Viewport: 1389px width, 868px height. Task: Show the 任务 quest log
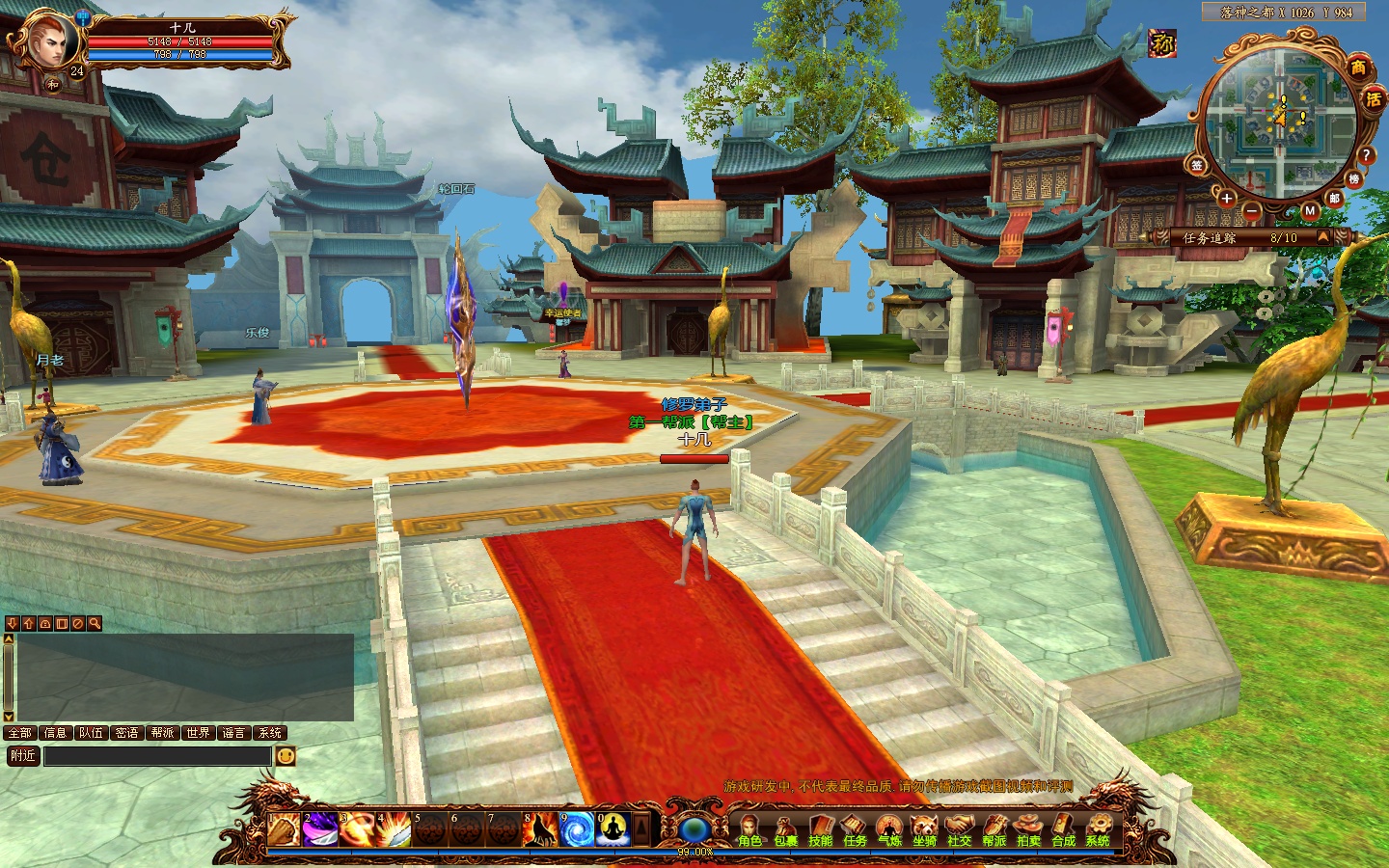tap(855, 829)
